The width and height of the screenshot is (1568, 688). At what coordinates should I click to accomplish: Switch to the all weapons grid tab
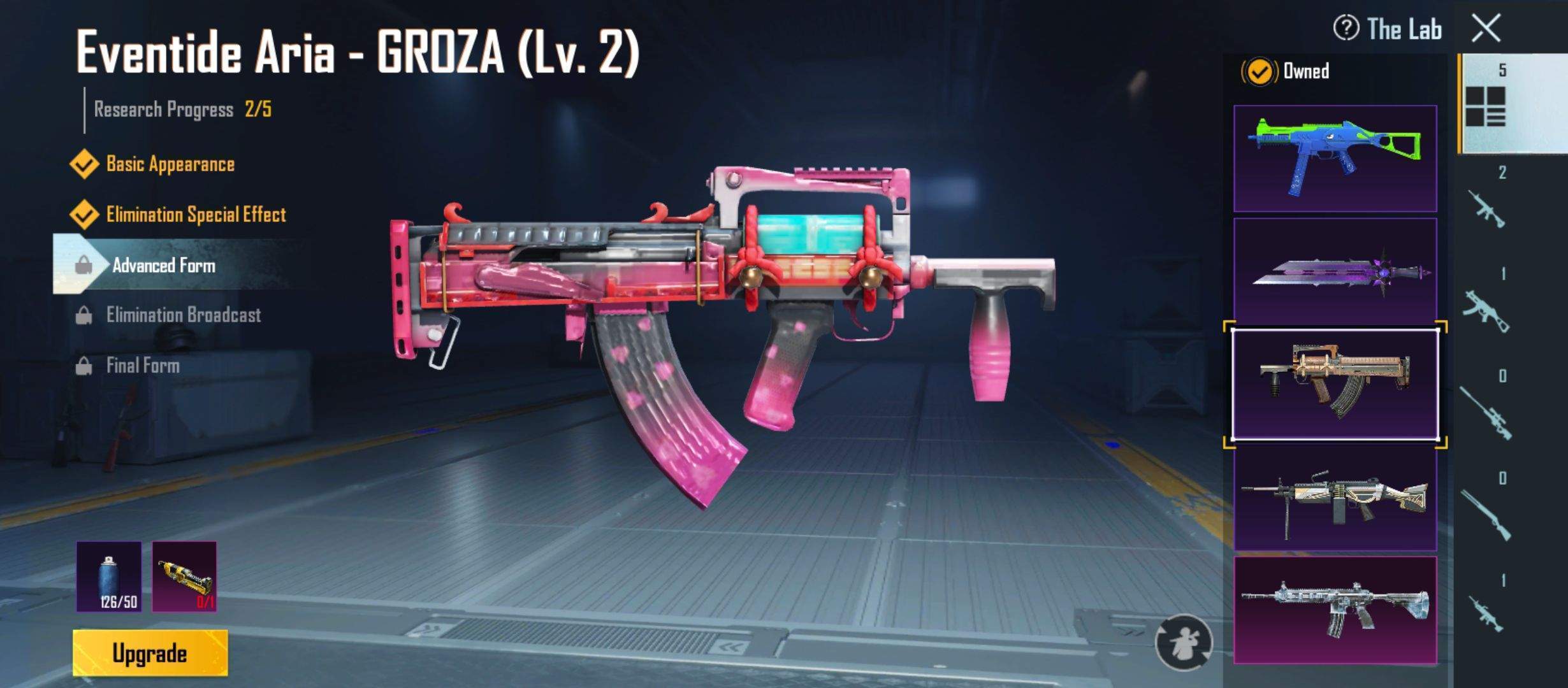pos(1486,105)
